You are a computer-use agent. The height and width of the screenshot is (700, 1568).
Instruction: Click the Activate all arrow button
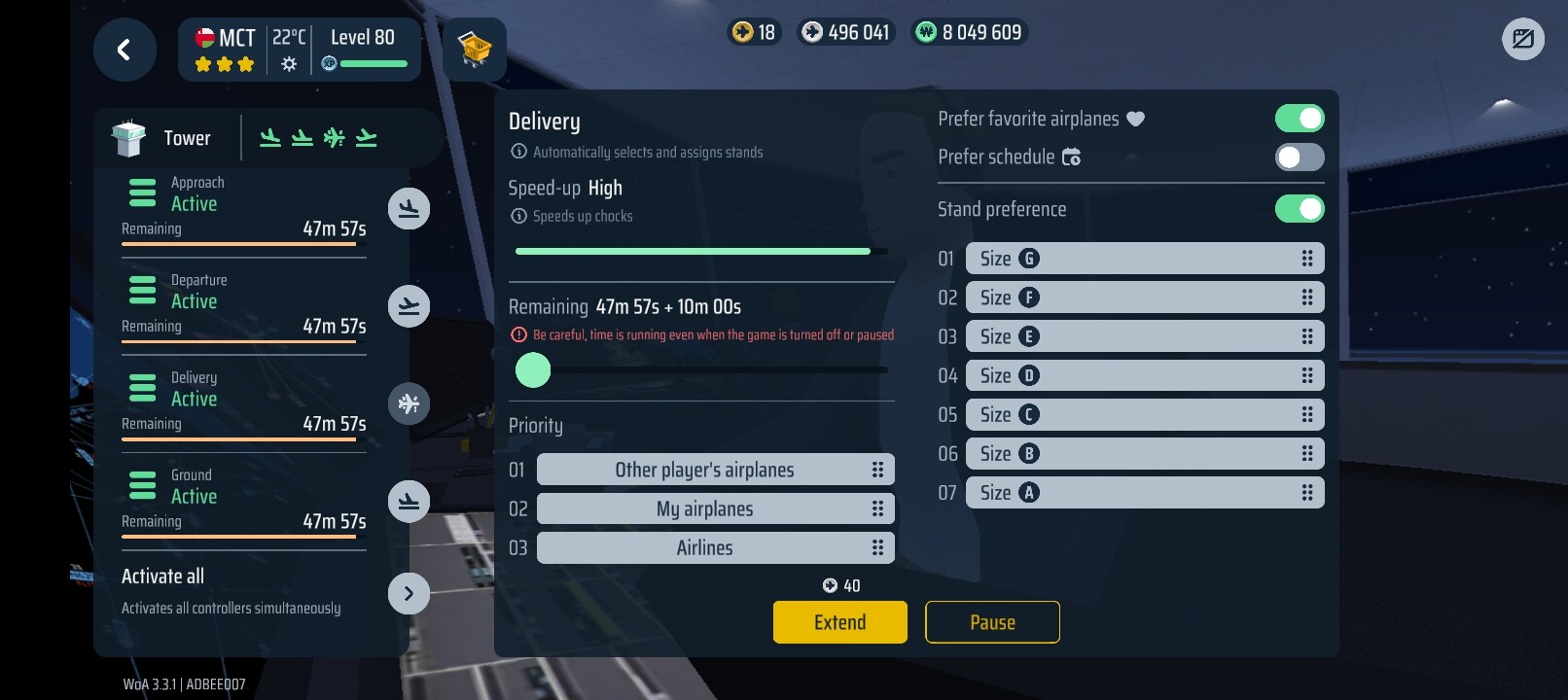tap(409, 593)
